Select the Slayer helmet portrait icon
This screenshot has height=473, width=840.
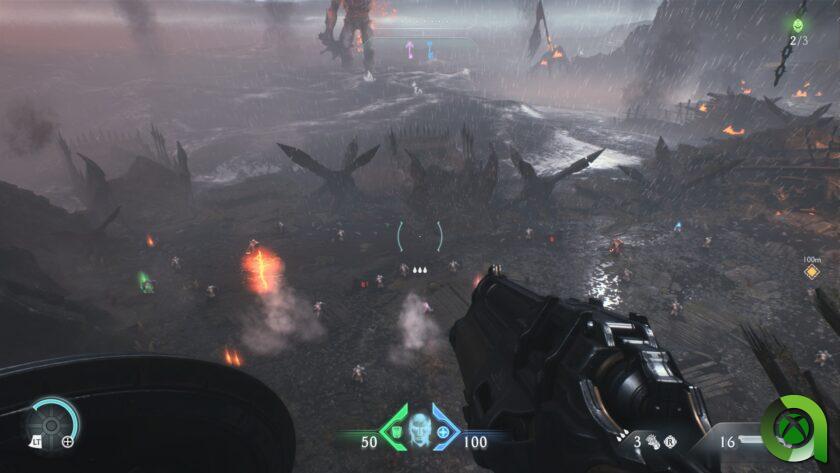click(x=419, y=428)
